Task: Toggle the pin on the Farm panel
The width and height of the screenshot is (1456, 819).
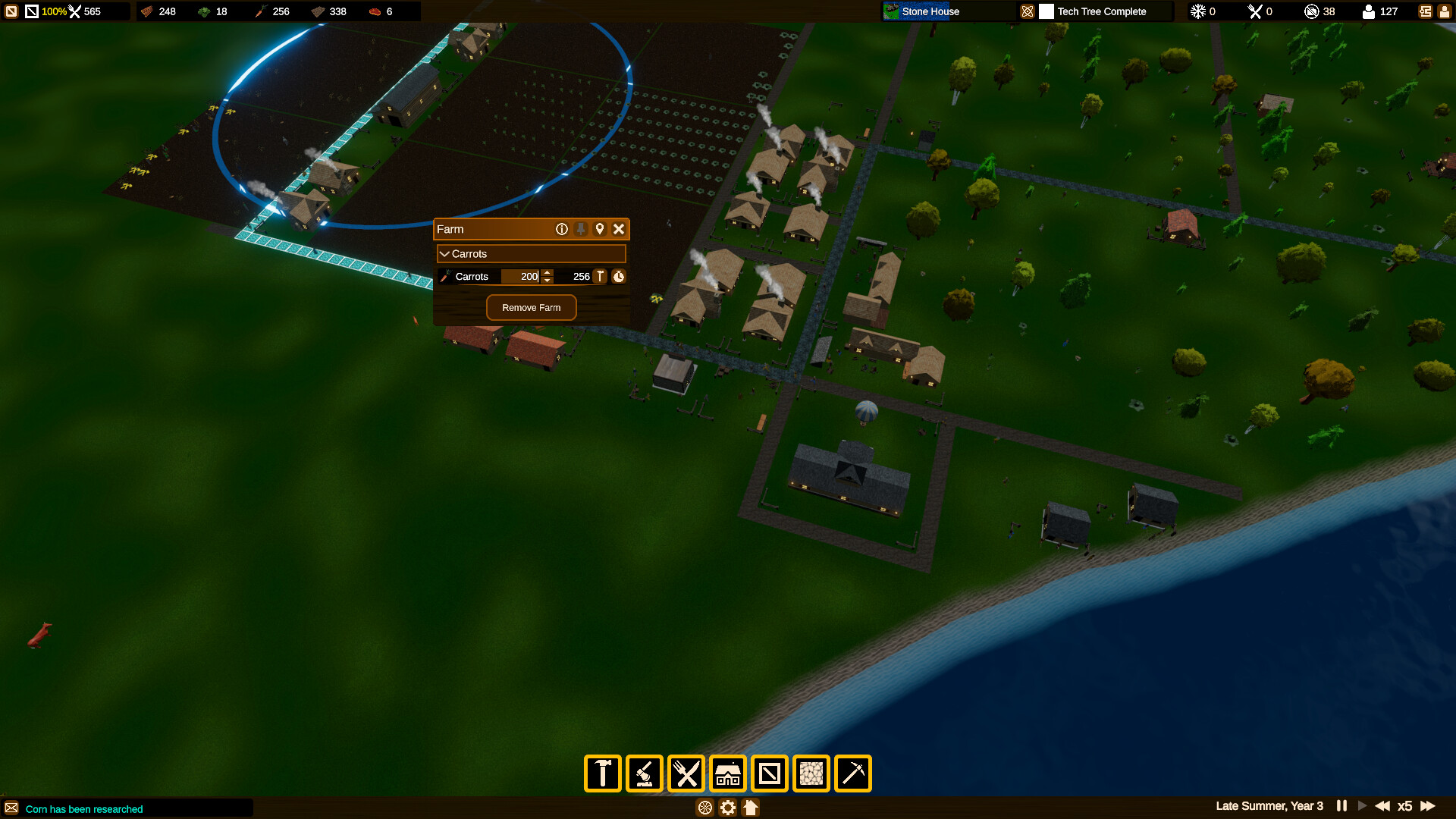Action: (x=581, y=229)
